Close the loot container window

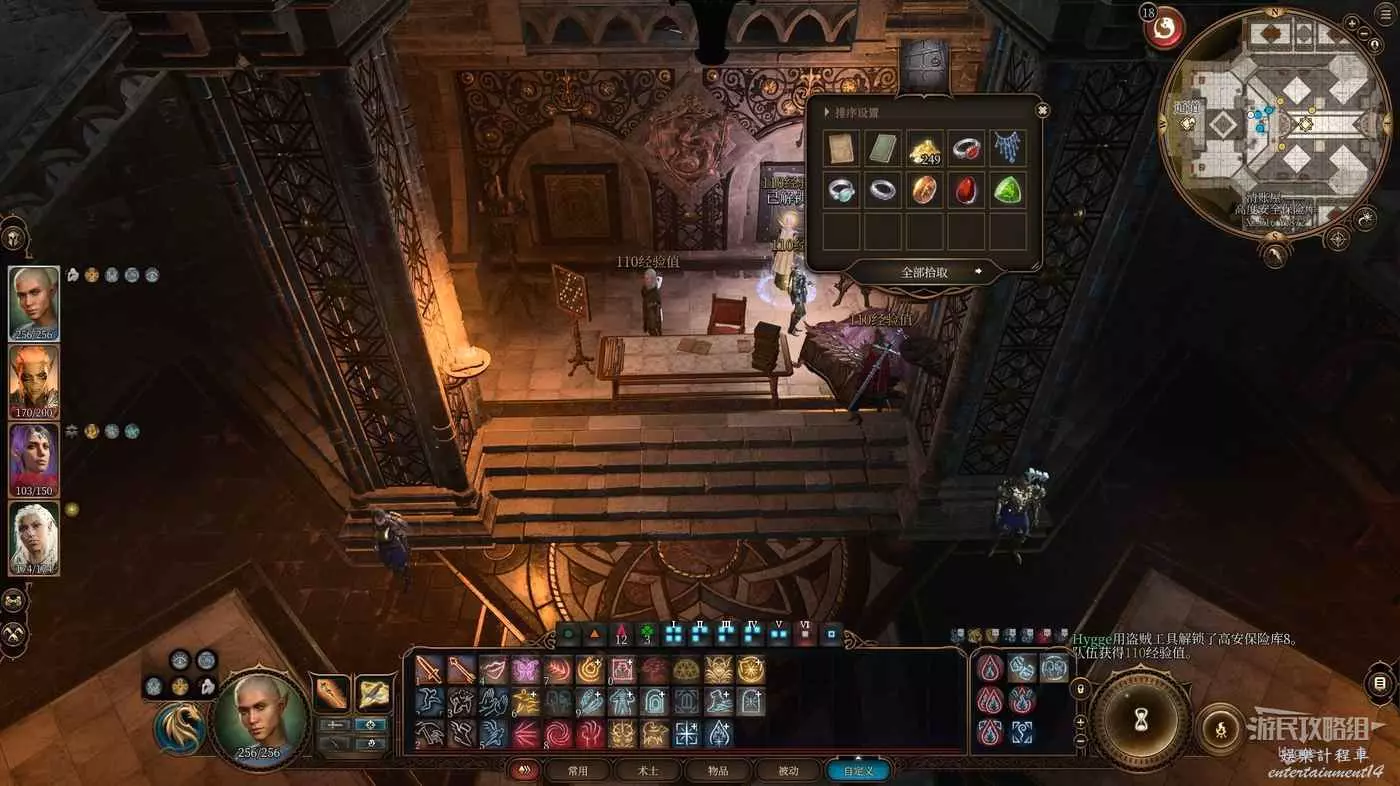(x=1043, y=110)
